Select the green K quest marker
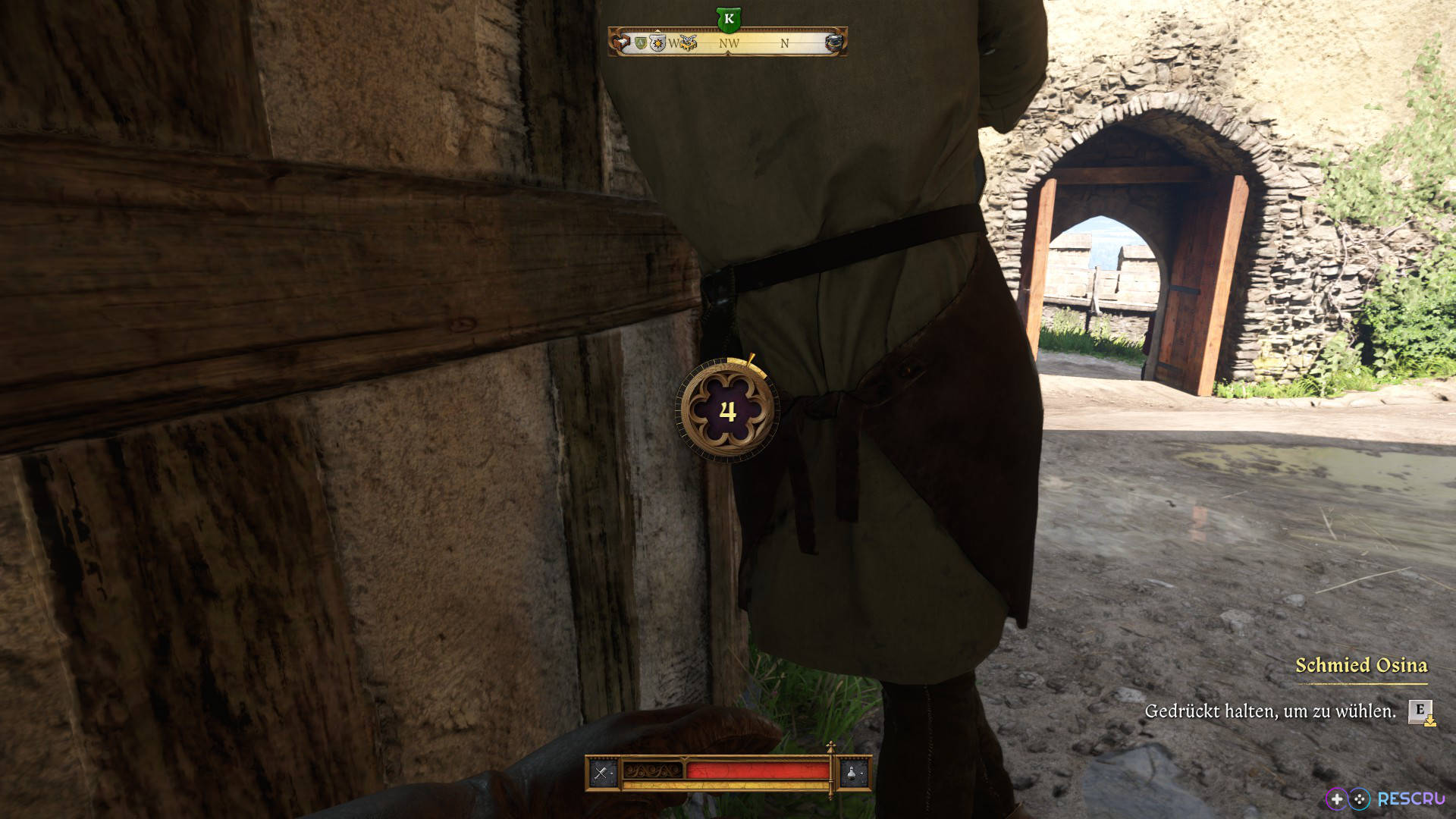1456x819 pixels. (x=728, y=19)
